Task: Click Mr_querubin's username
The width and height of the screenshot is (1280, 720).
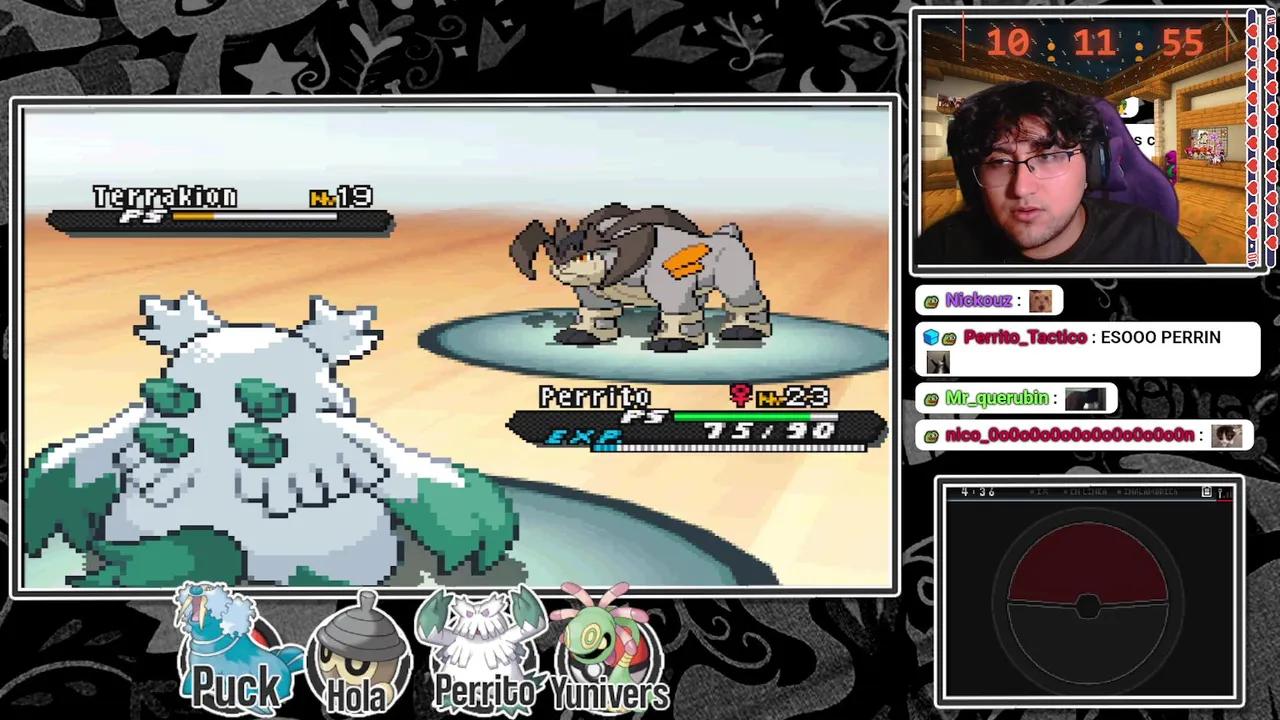Action: coord(1000,398)
